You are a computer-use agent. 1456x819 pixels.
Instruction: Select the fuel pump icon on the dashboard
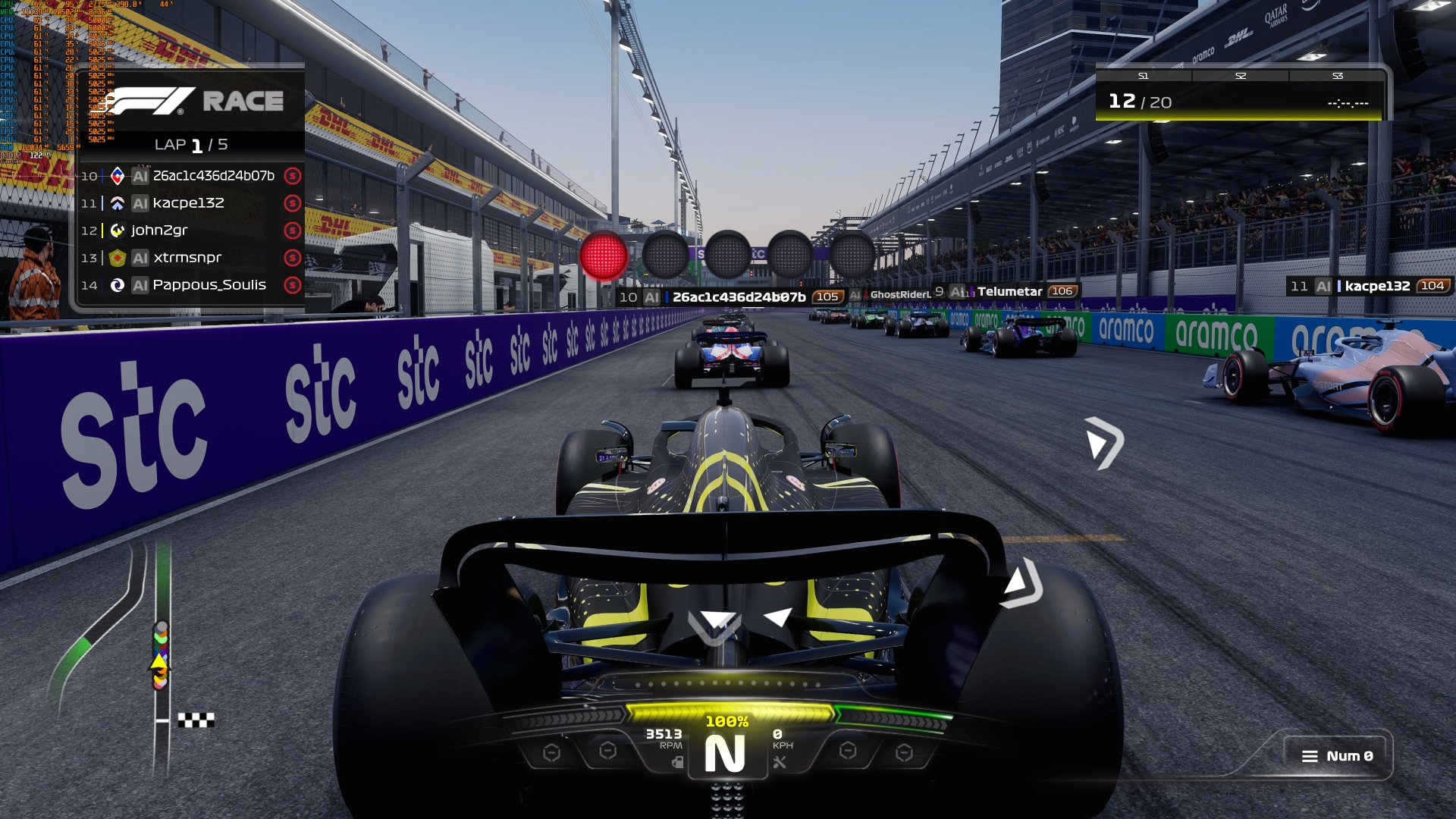tap(677, 762)
